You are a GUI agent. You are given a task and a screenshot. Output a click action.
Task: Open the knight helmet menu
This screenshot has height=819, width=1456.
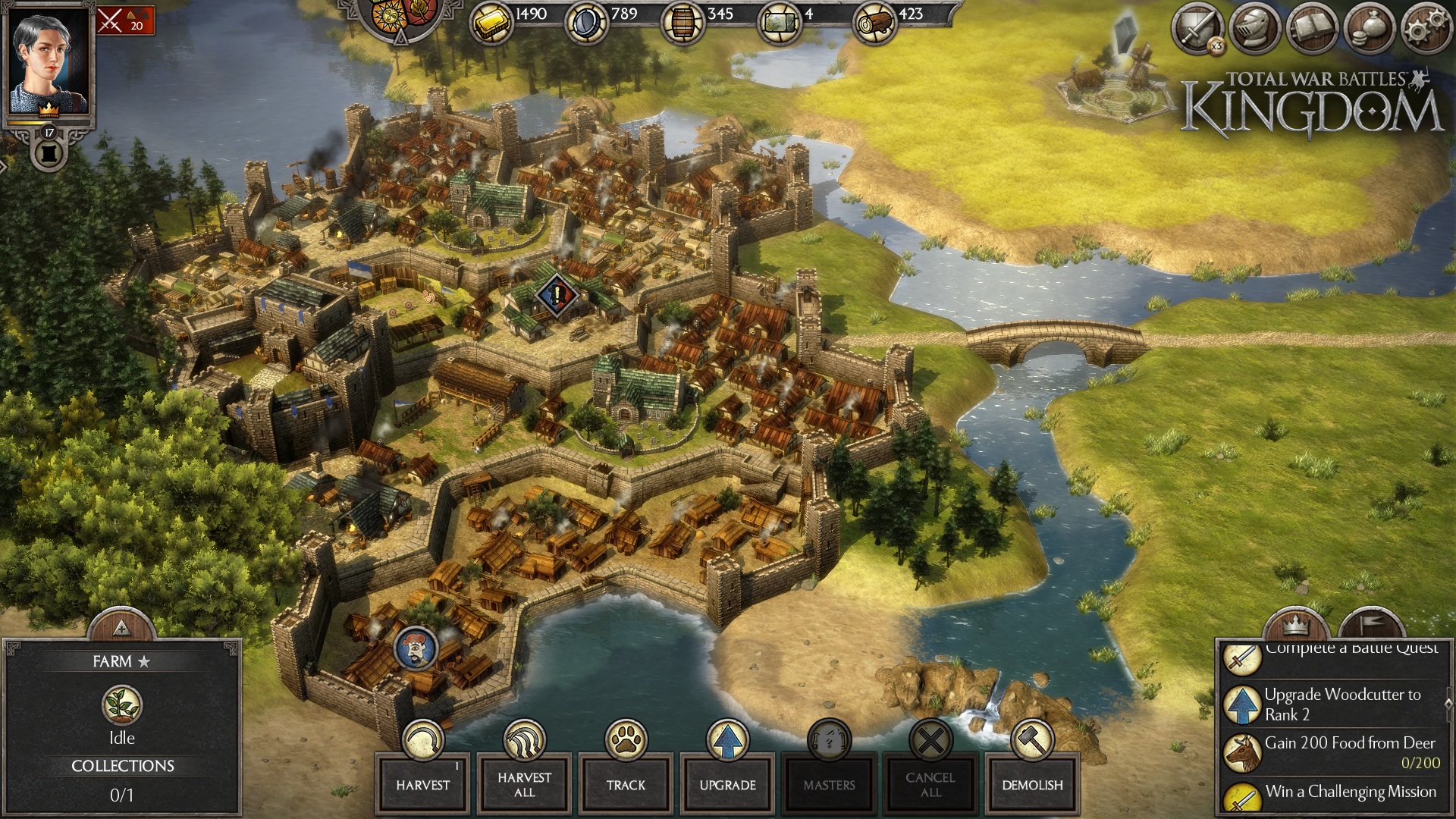pos(1254,29)
